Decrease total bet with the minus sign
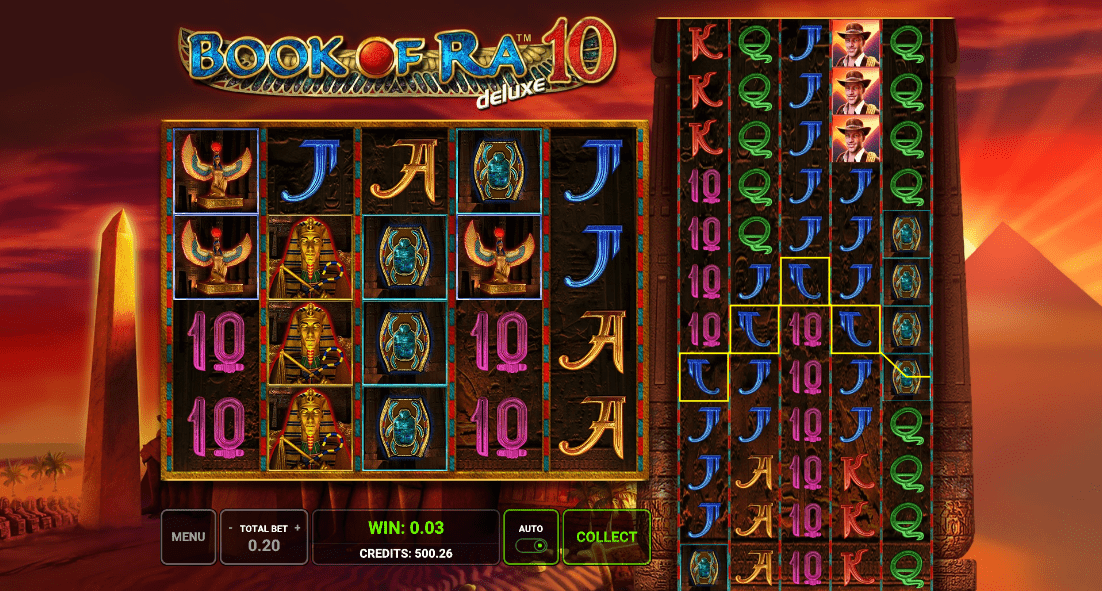This screenshot has width=1102, height=591. (x=231, y=527)
